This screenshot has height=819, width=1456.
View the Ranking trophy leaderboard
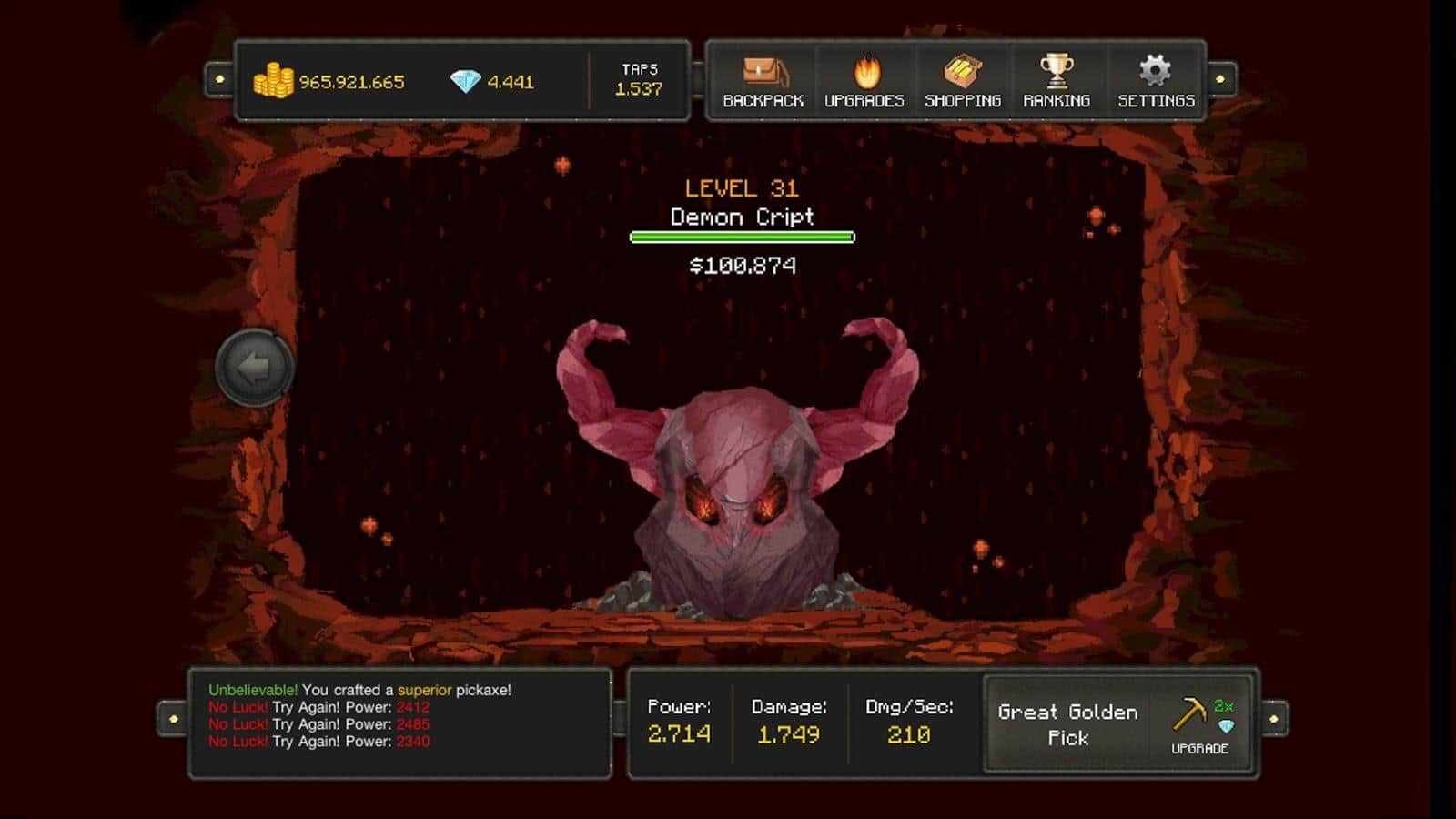[1056, 80]
